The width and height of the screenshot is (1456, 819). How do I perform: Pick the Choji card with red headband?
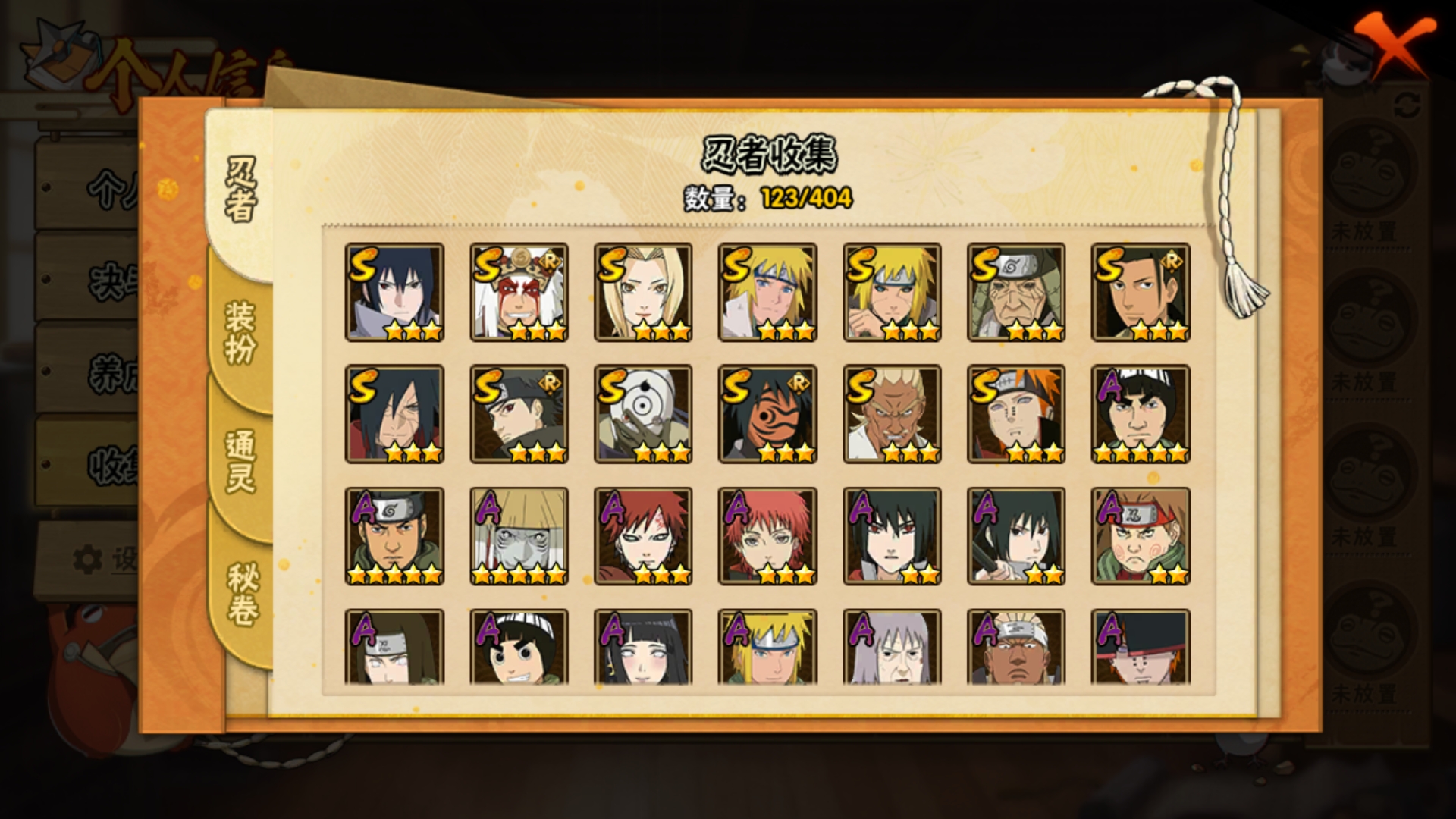(1141, 536)
